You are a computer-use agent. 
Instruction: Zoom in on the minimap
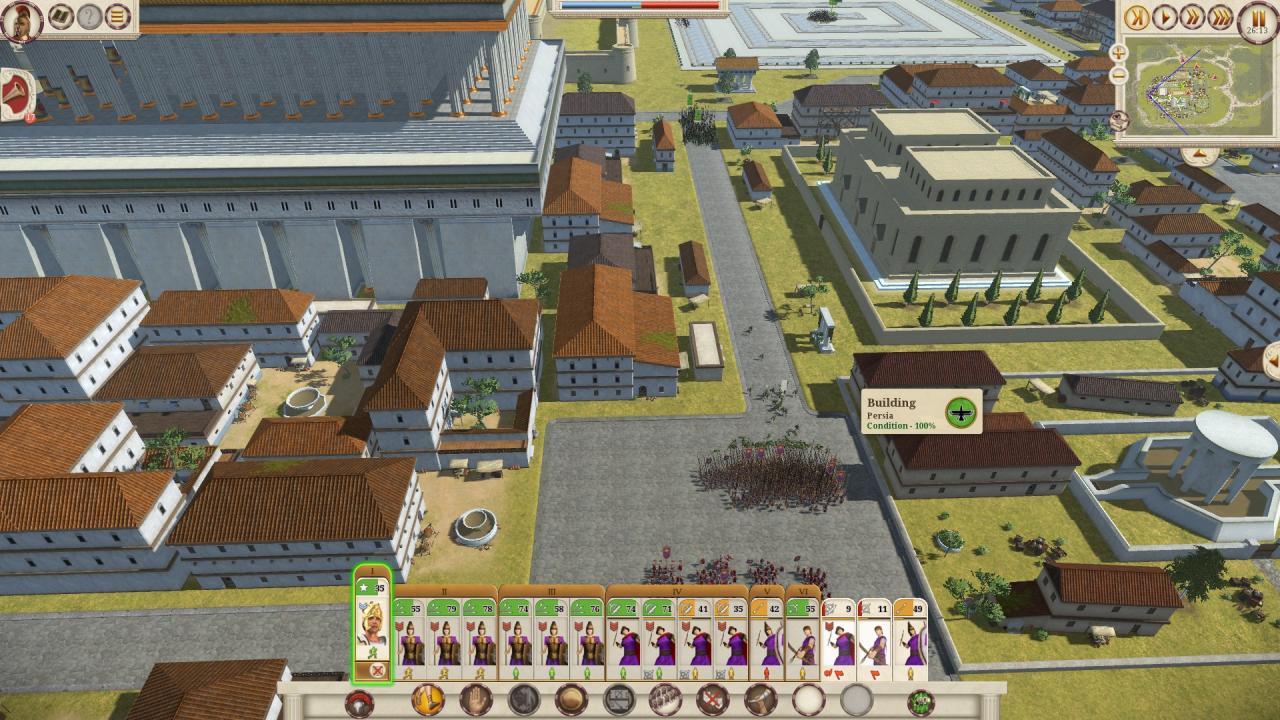coord(1119,52)
